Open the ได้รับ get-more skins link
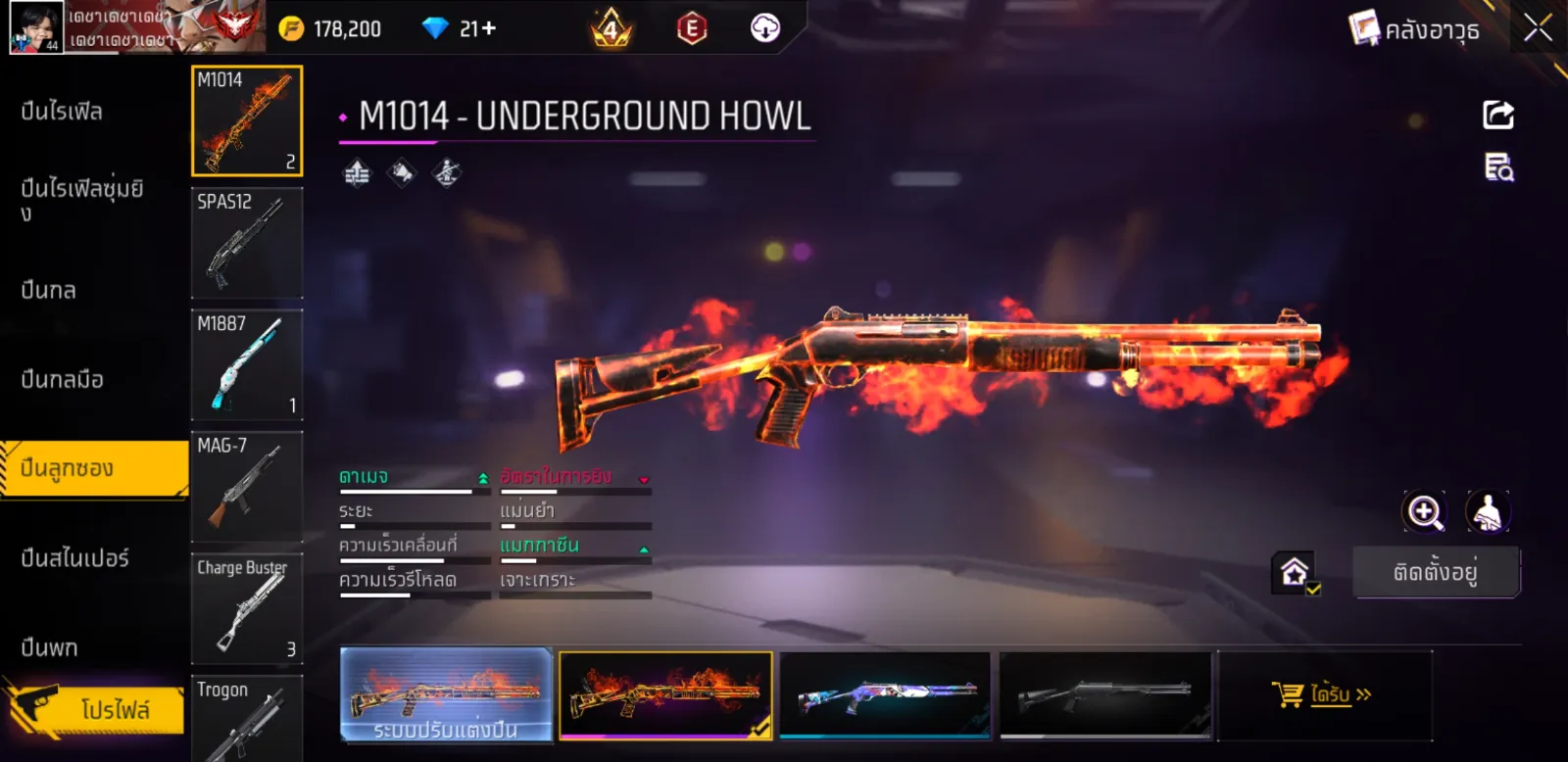 click(x=1323, y=694)
